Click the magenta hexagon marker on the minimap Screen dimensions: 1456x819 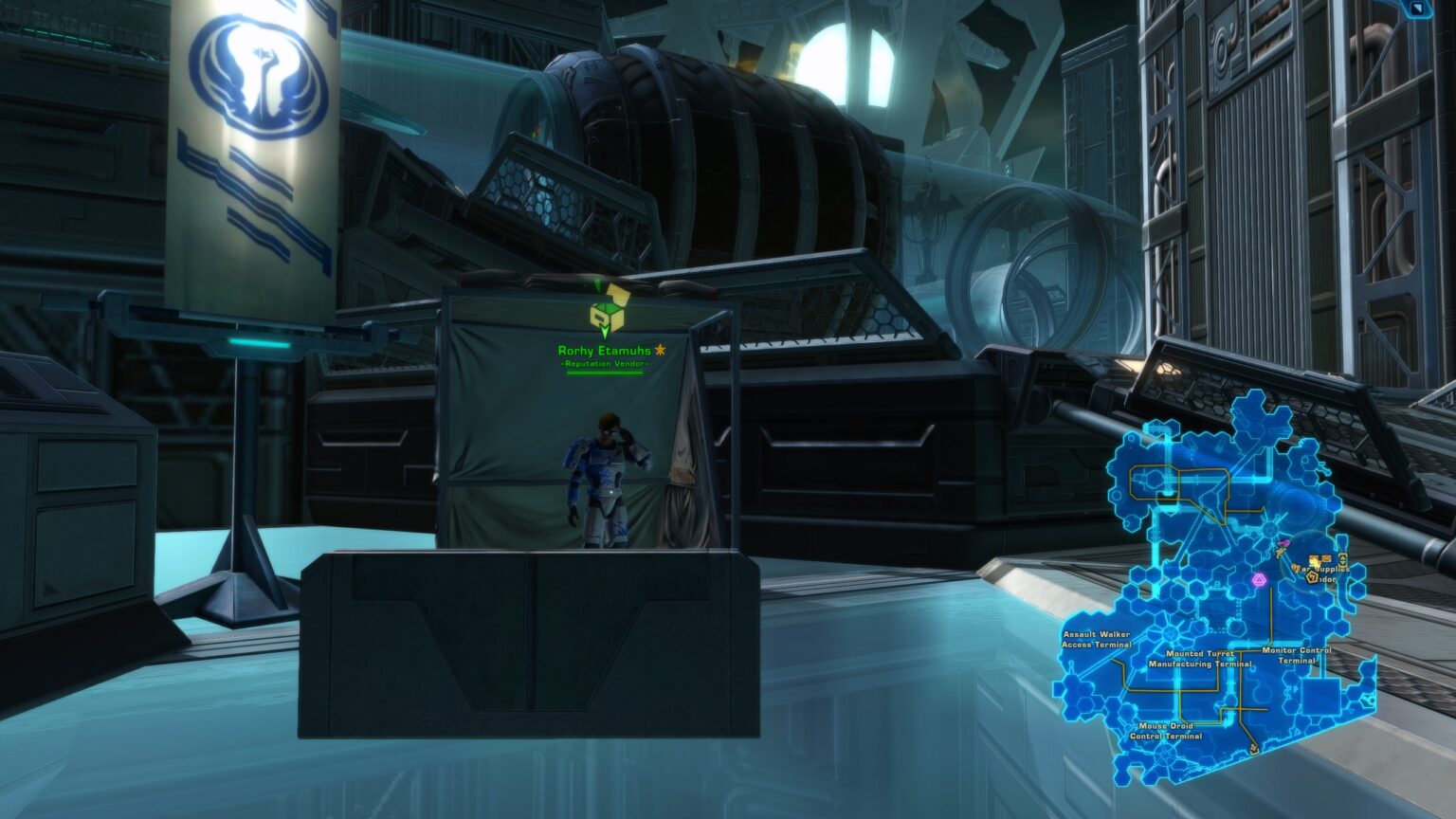1262,579
